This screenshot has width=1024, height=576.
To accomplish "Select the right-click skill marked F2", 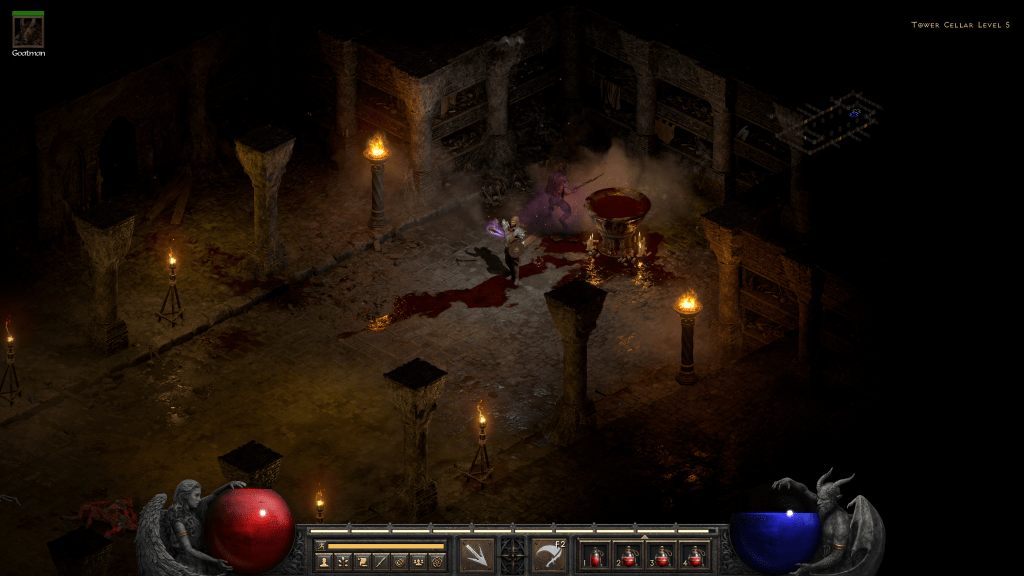I will [549, 555].
